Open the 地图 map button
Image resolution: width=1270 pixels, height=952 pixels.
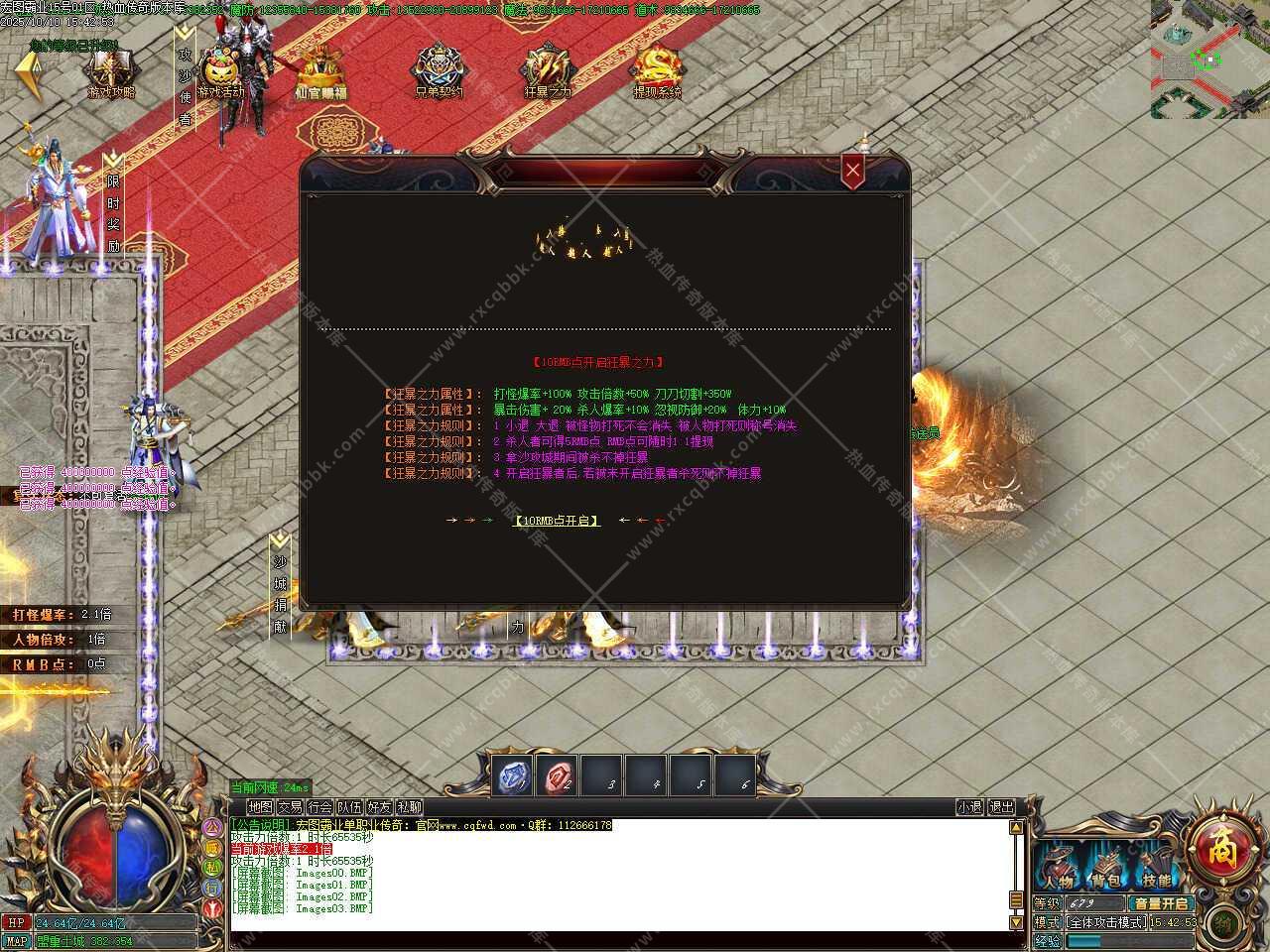(x=260, y=807)
